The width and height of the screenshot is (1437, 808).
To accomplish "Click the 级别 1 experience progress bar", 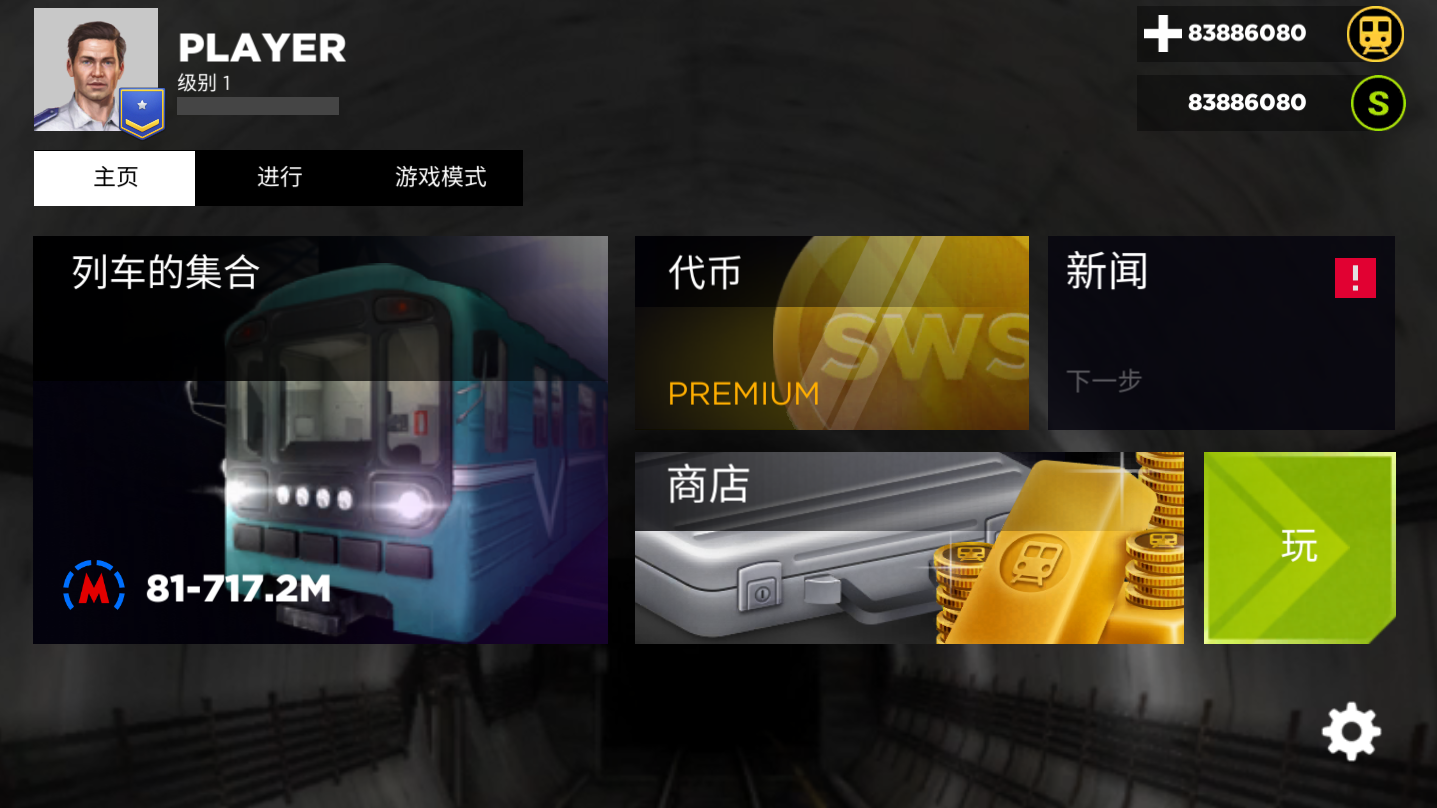I will tap(257, 105).
